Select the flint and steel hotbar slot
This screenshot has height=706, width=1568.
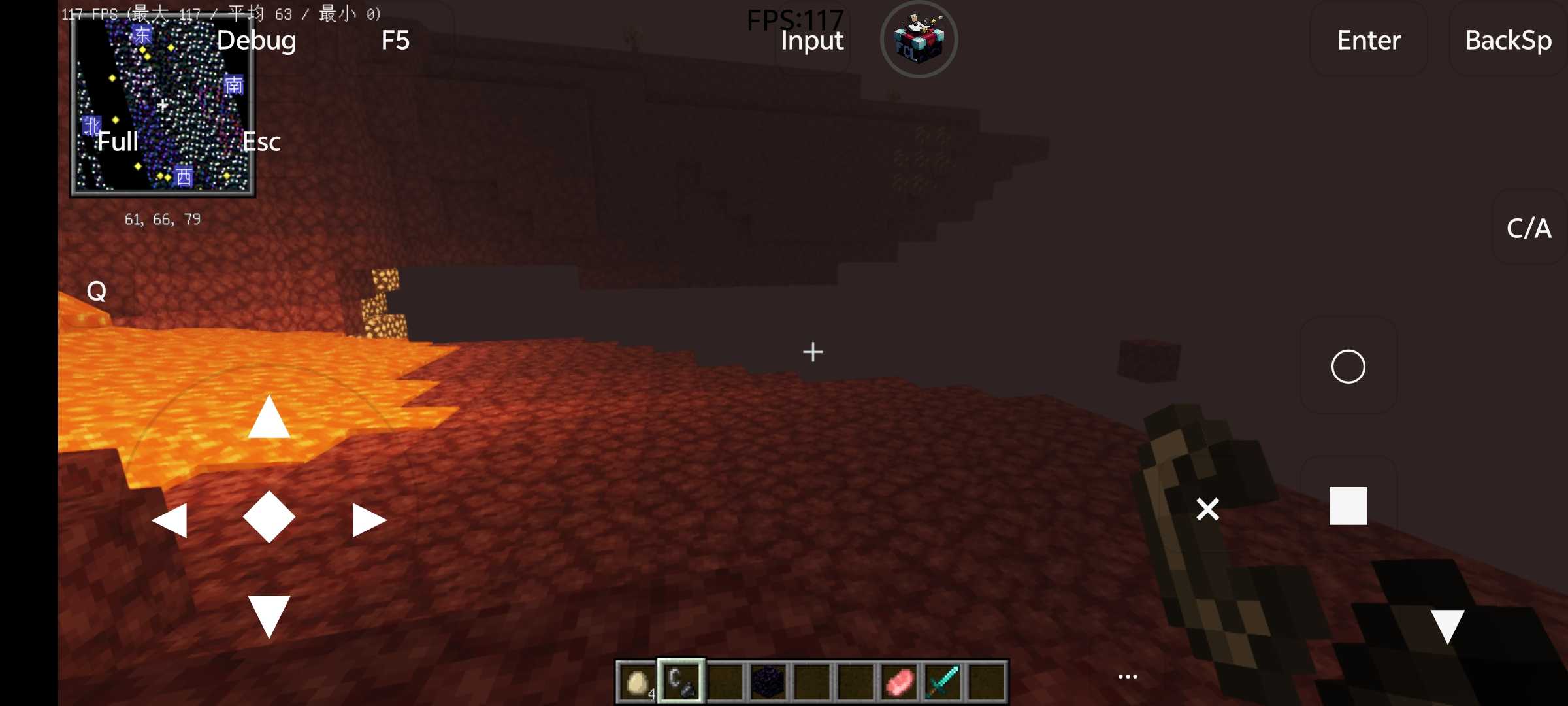point(681,682)
